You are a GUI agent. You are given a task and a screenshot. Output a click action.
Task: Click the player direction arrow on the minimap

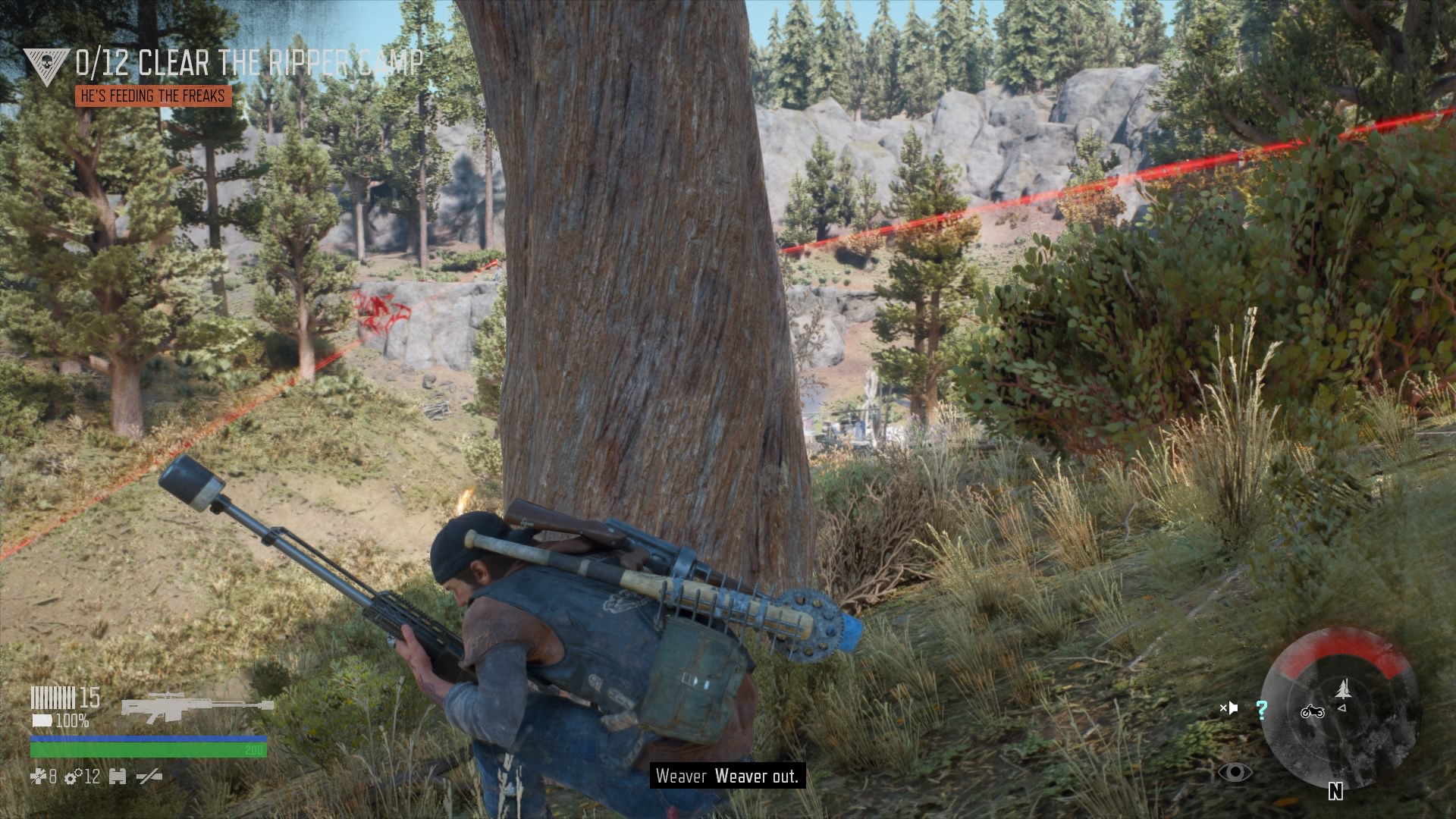pos(1342,709)
